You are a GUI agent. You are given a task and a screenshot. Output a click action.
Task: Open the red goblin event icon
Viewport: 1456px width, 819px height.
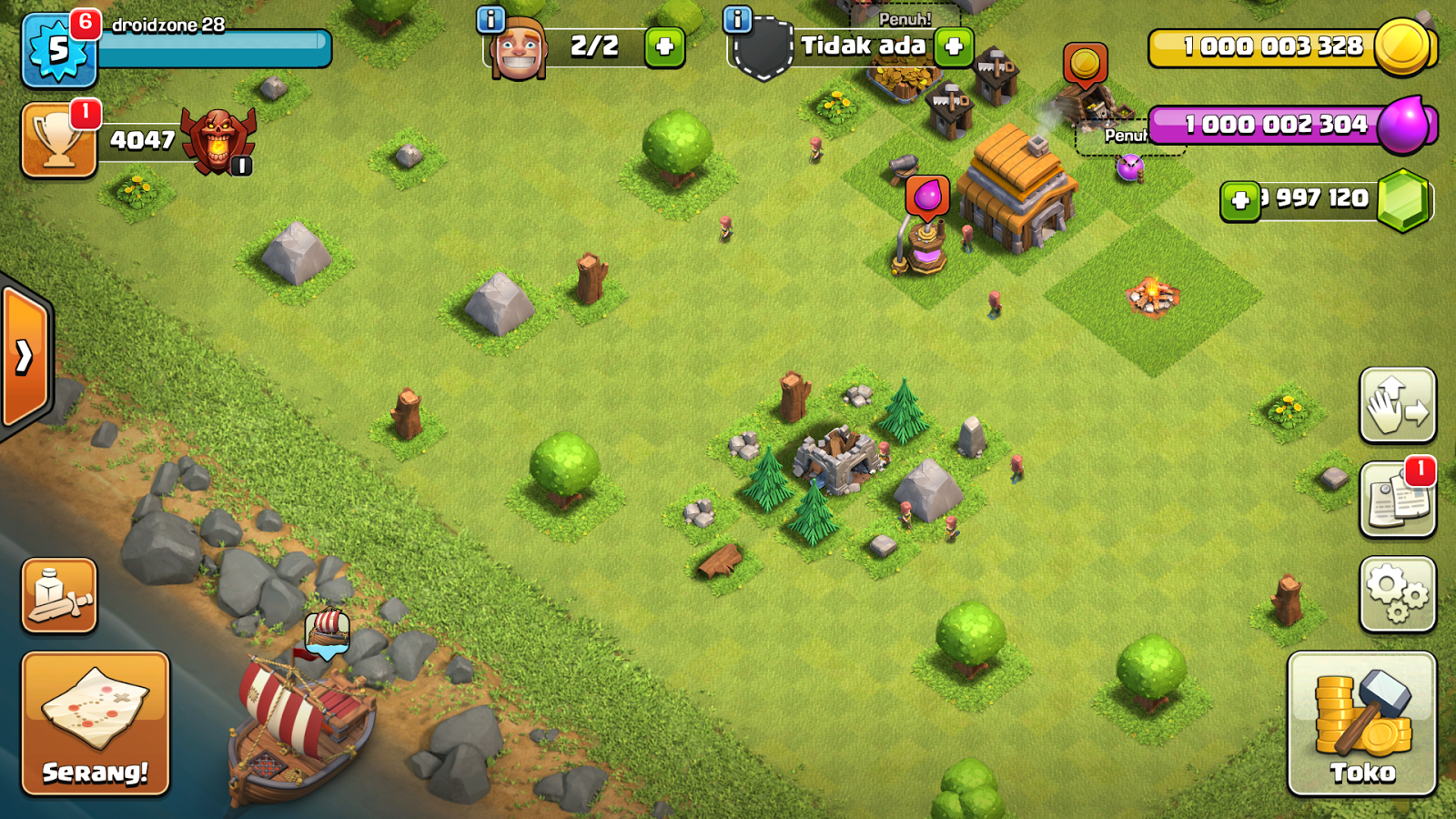tap(220, 141)
